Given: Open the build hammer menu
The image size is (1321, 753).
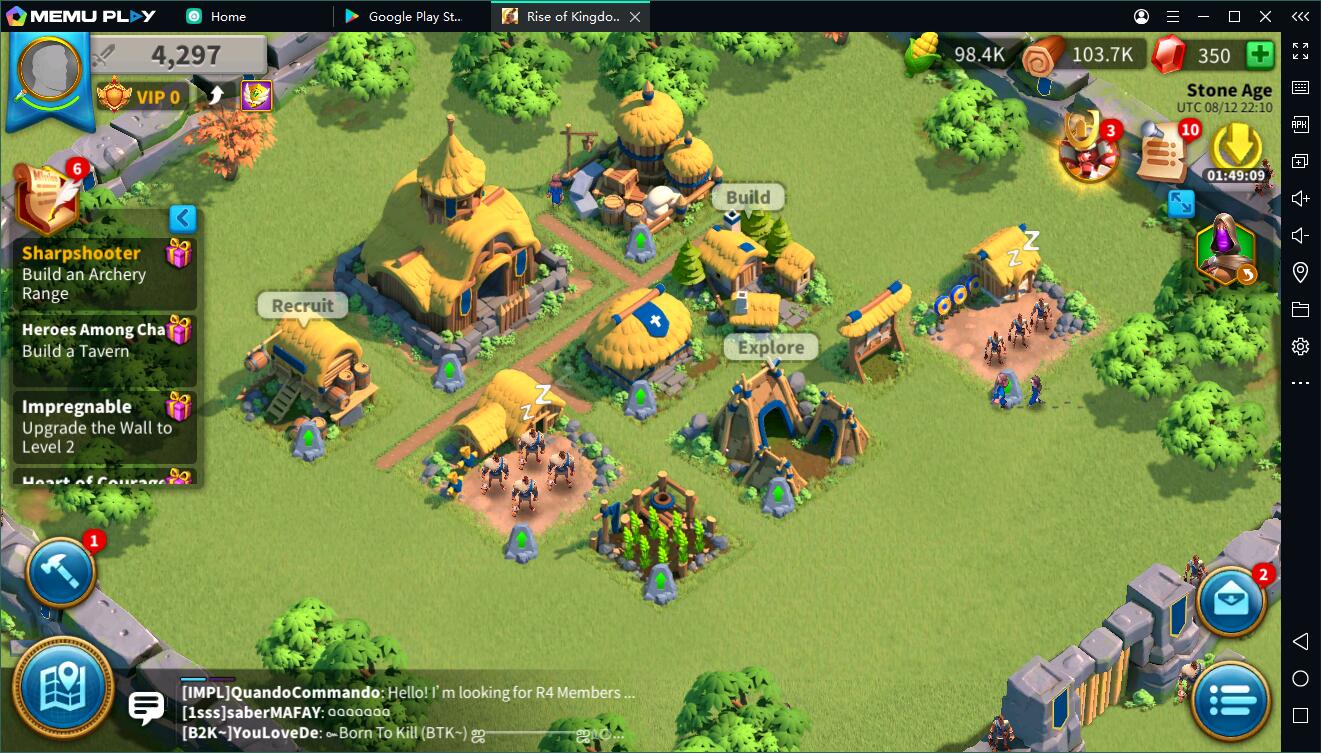Looking at the screenshot, I should (x=60, y=572).
